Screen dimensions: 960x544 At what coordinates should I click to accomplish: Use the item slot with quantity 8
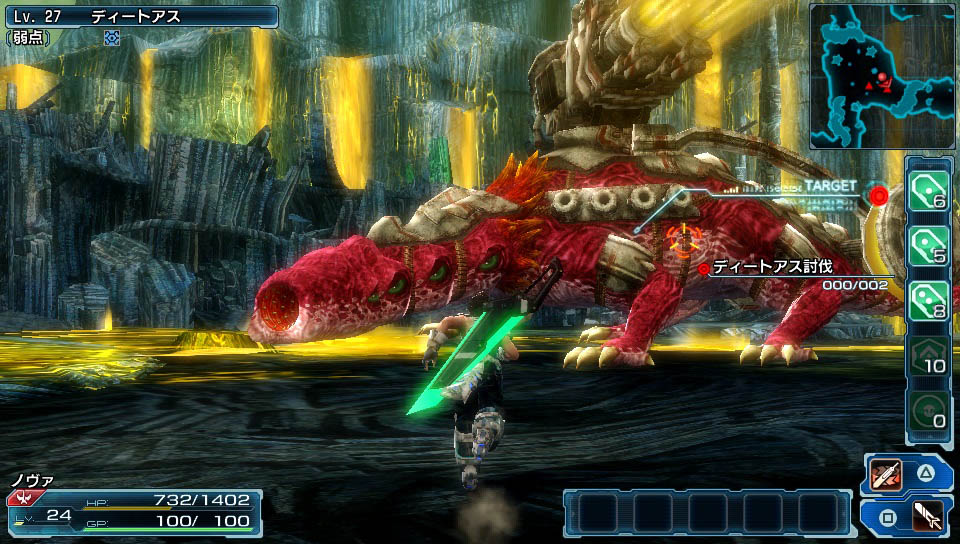pyautogui.click(x=929, y=300)
